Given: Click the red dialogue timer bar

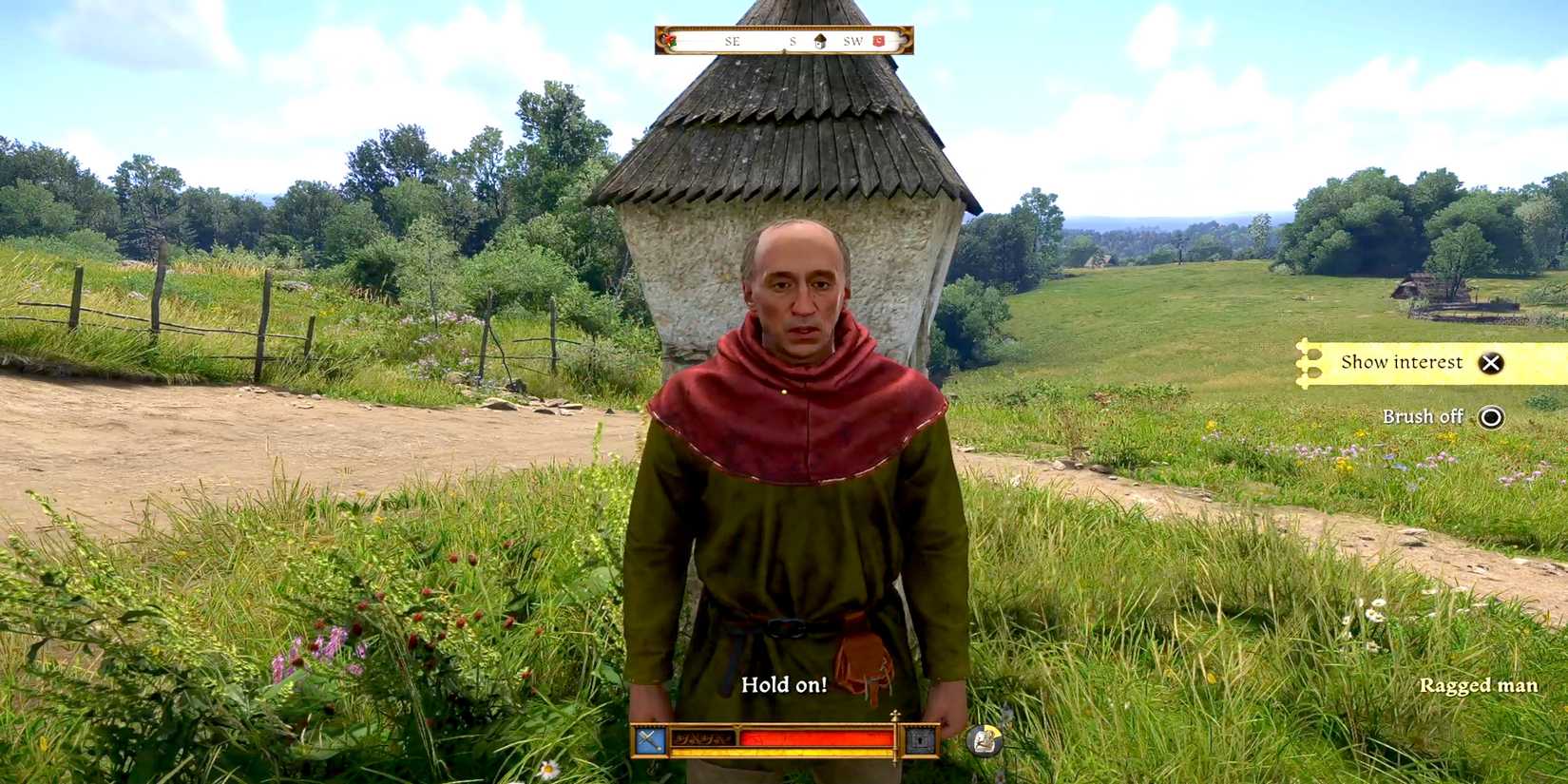Looking at the screenshot, I should 815,737.
